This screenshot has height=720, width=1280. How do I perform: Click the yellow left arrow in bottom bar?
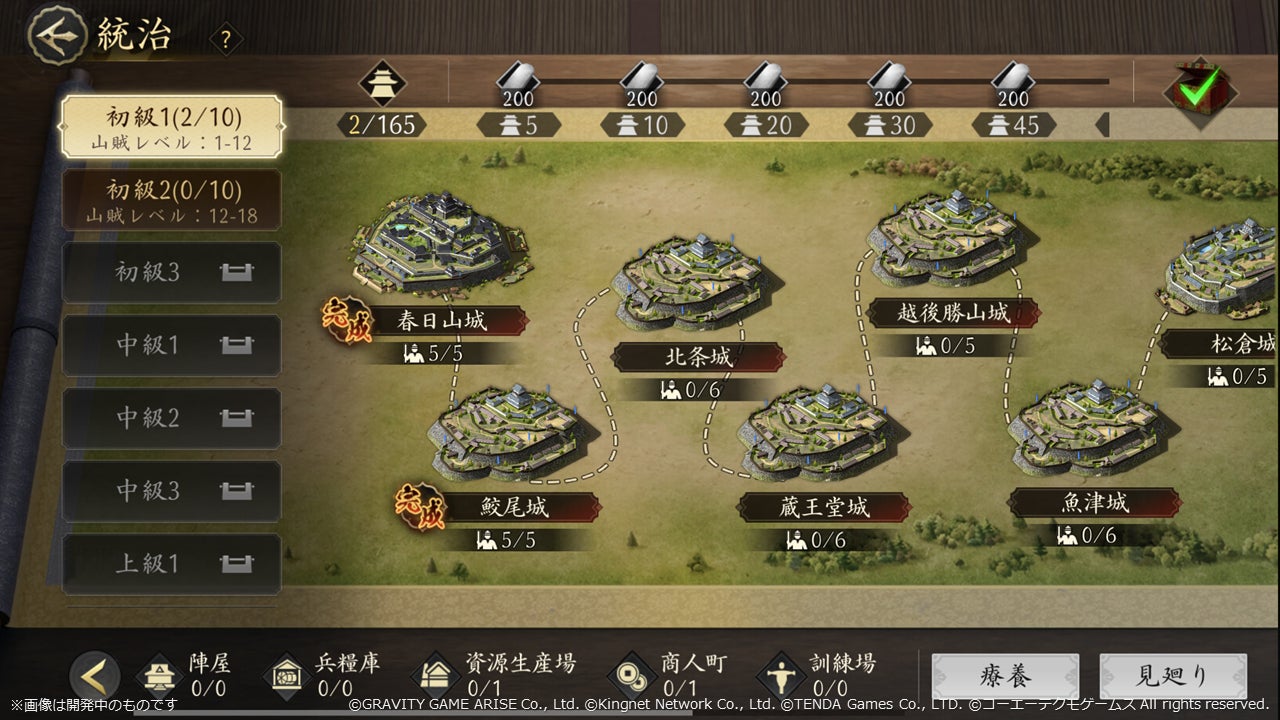pos(95,677)
